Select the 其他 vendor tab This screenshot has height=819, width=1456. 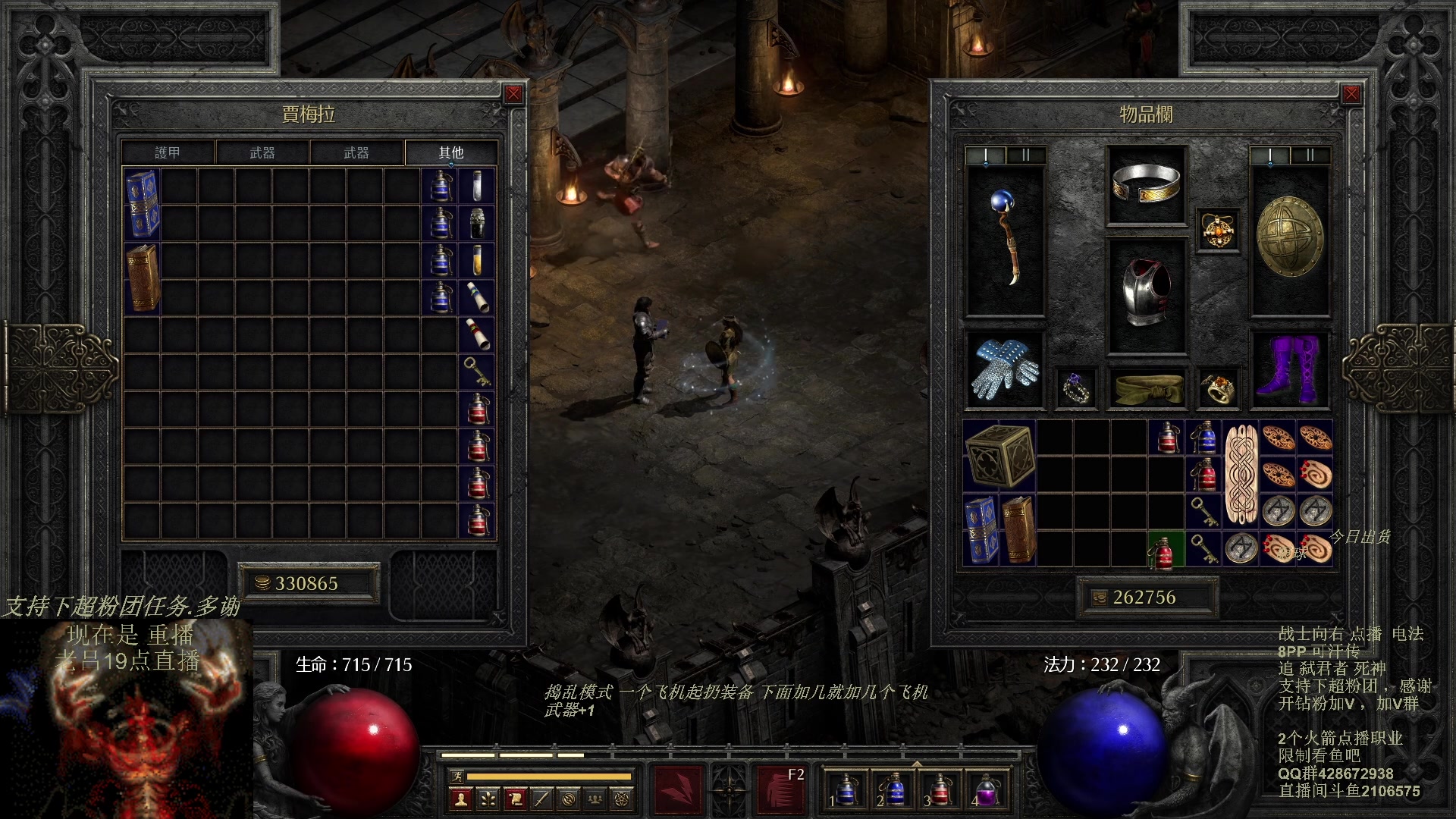click(450, 152)
